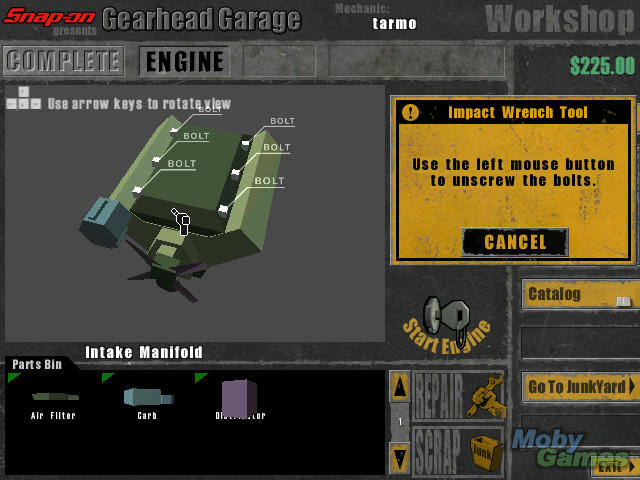Image resolution: width=640 pixels, height=480 pixels.
Task: Go to the JunkYard
Action: 579,386
